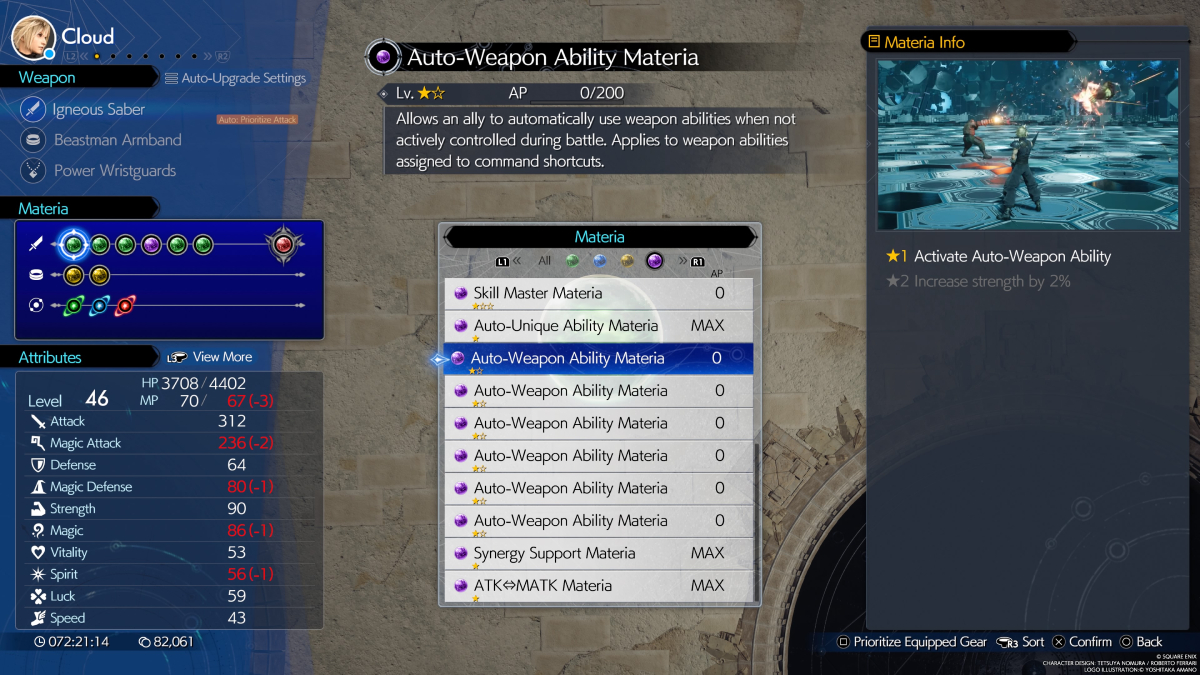
Task: Filter the list by green magic materia
Action: click(x=572, y=261)
